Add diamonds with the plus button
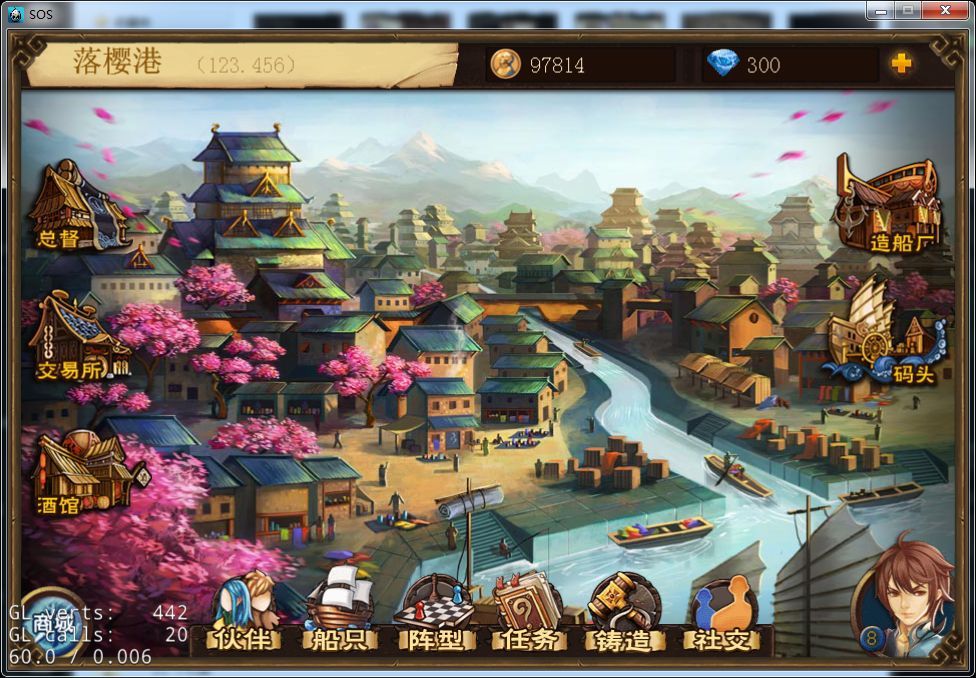 [x=901, y=64]
